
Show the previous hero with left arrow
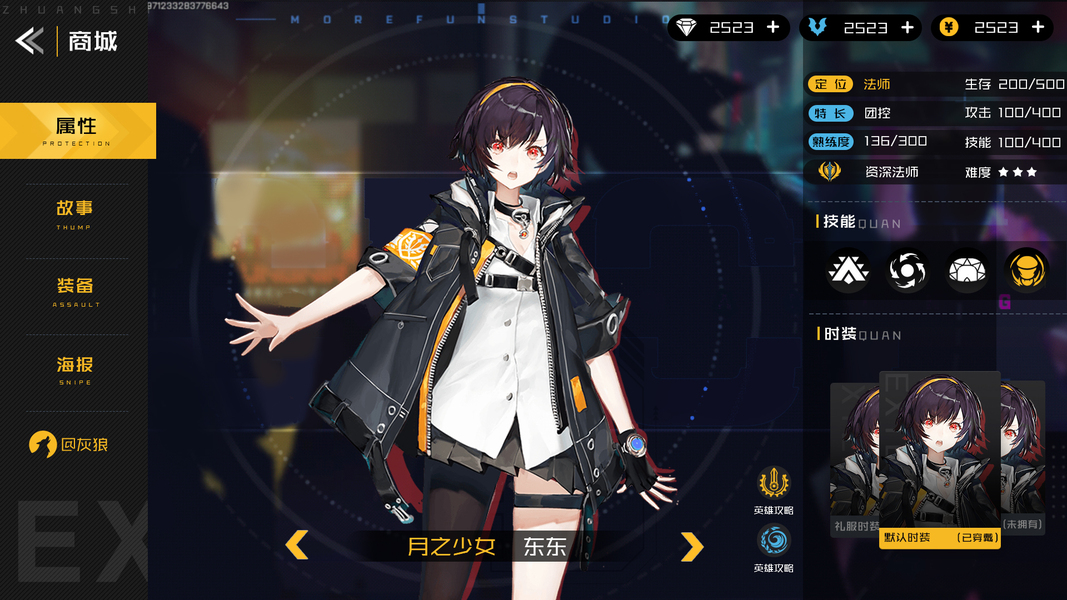[297, 545]
